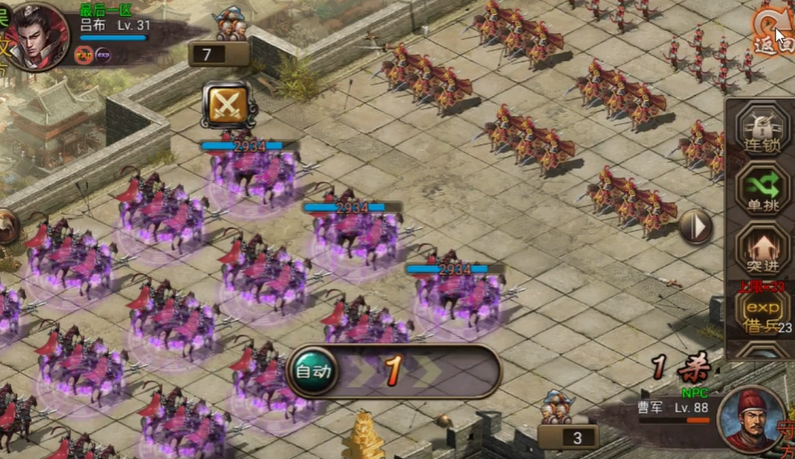Viewport: 795px width, 459px height.
Task: Choose the 单挑 duel option
Action: [x=764, y=190]
